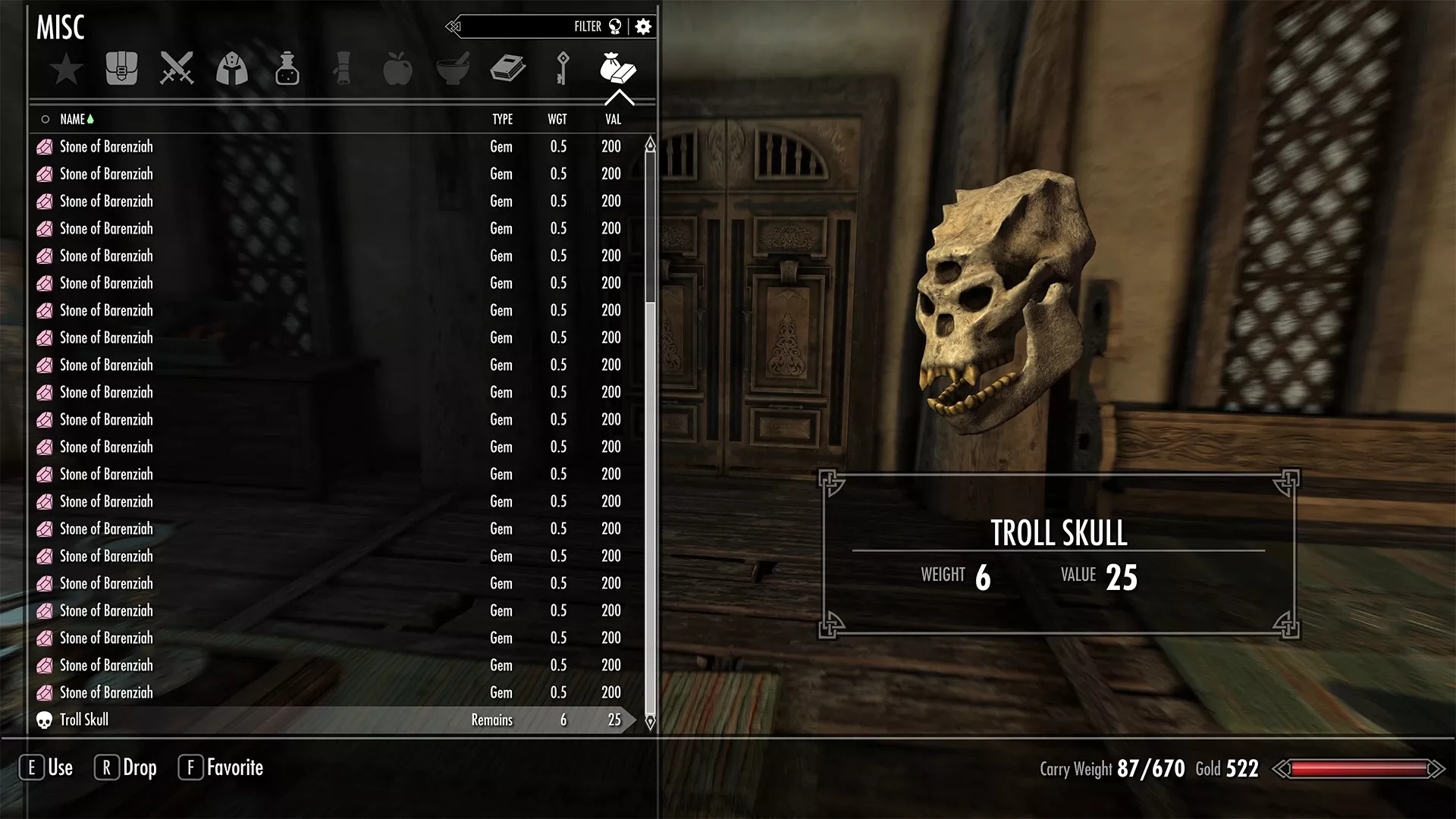The width and height of the screenshot is (1456, 819).
Task: Sort inventory by the WGT column header
Action: pos(559,119)
